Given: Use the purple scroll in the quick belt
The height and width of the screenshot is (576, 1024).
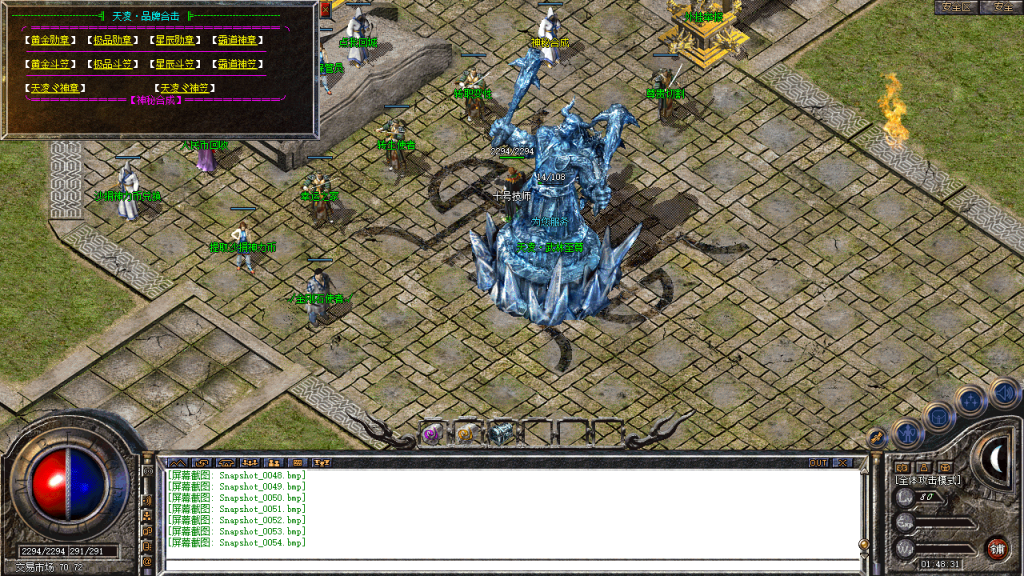Looking at the screenshot, I should (x=433, y=433).
